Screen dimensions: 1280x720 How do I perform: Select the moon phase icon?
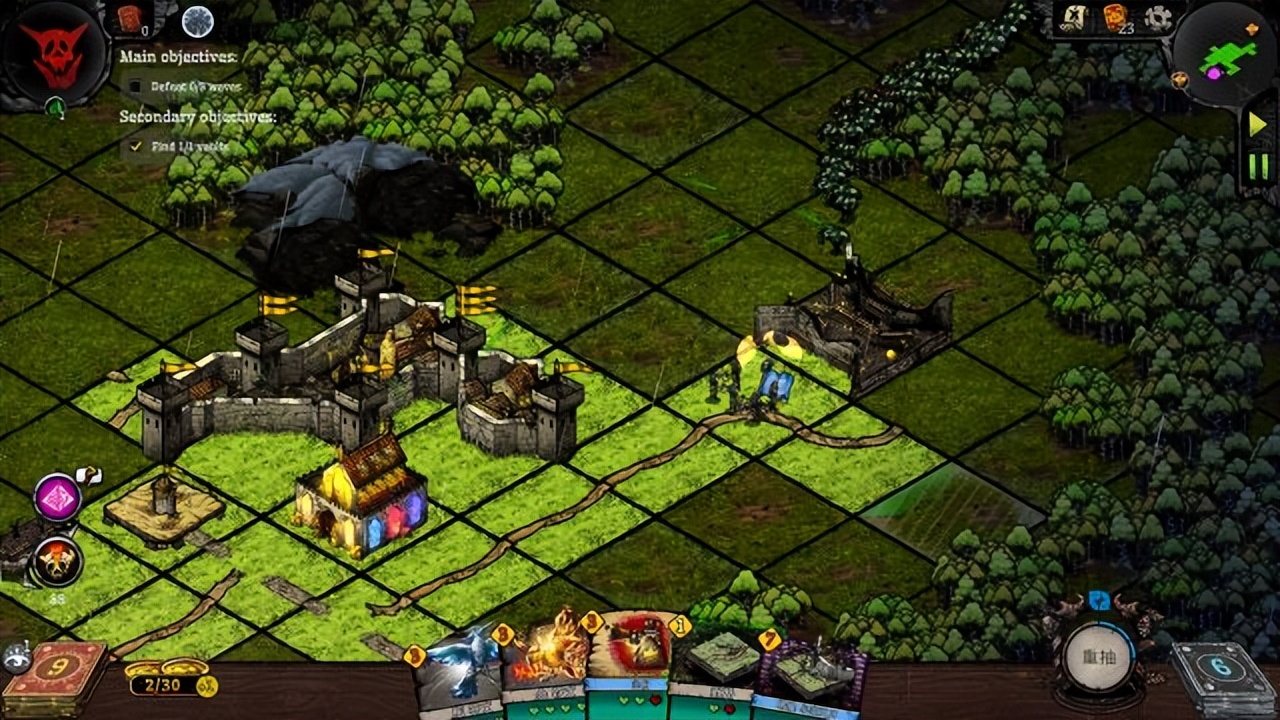point(197,20)
